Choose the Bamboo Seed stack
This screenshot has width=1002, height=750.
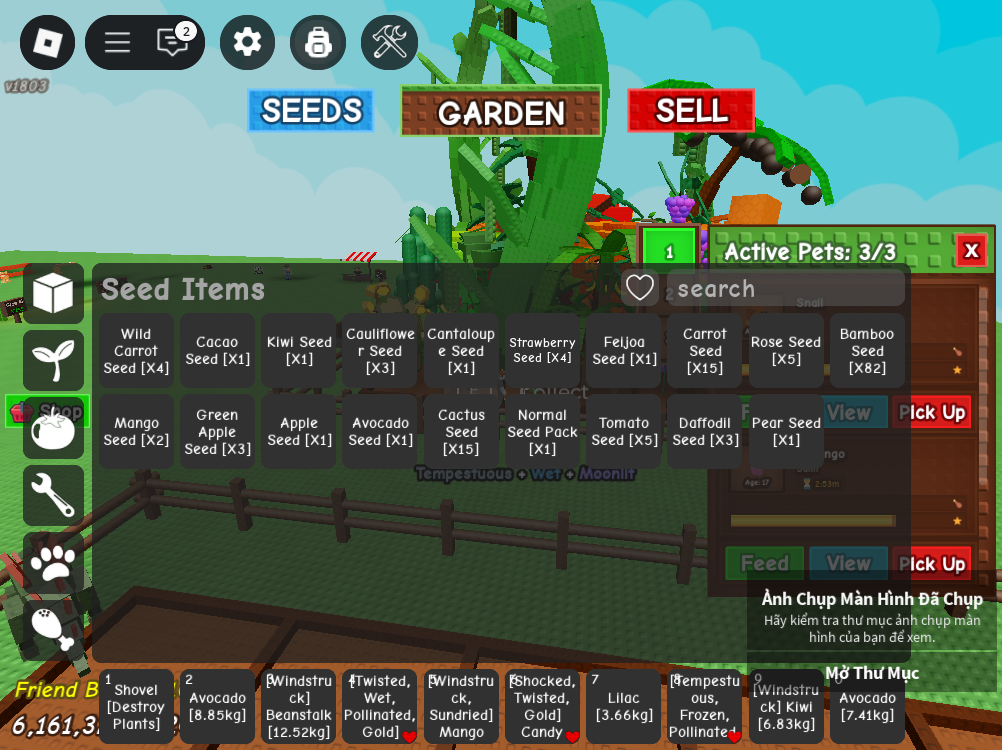pos(867,351)
